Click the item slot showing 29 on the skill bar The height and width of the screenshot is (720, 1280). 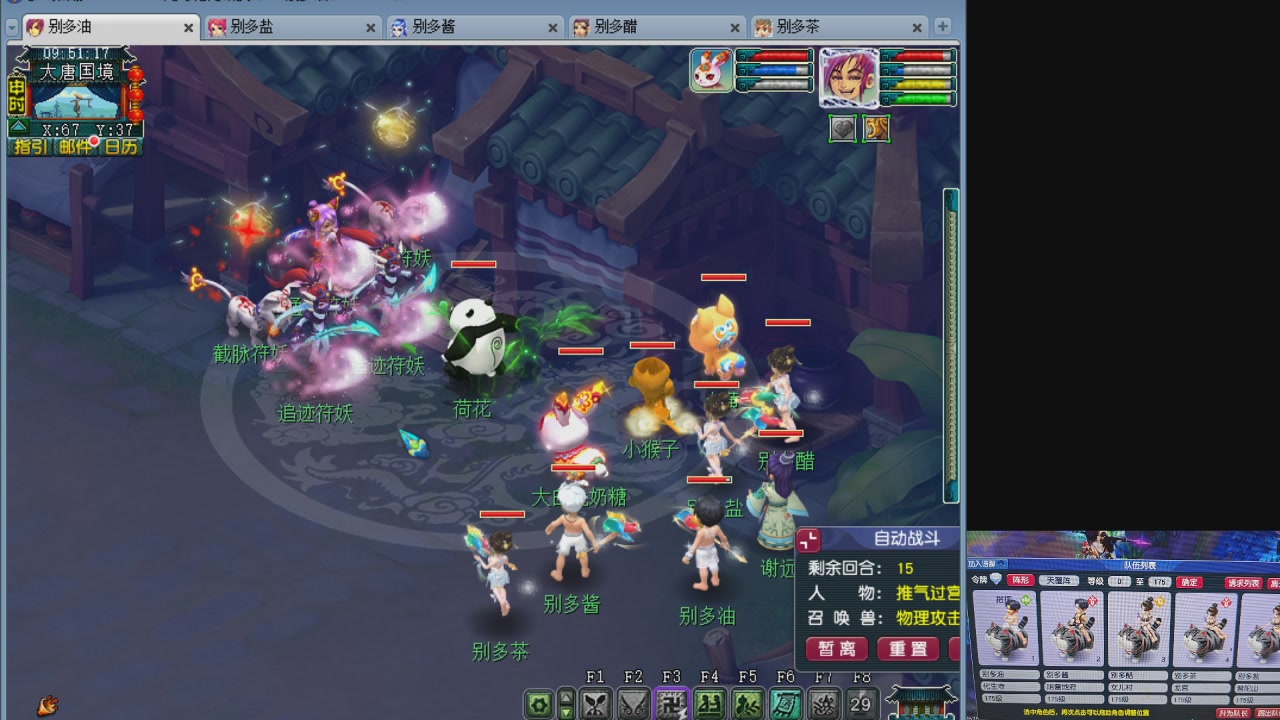click(859, 703)
